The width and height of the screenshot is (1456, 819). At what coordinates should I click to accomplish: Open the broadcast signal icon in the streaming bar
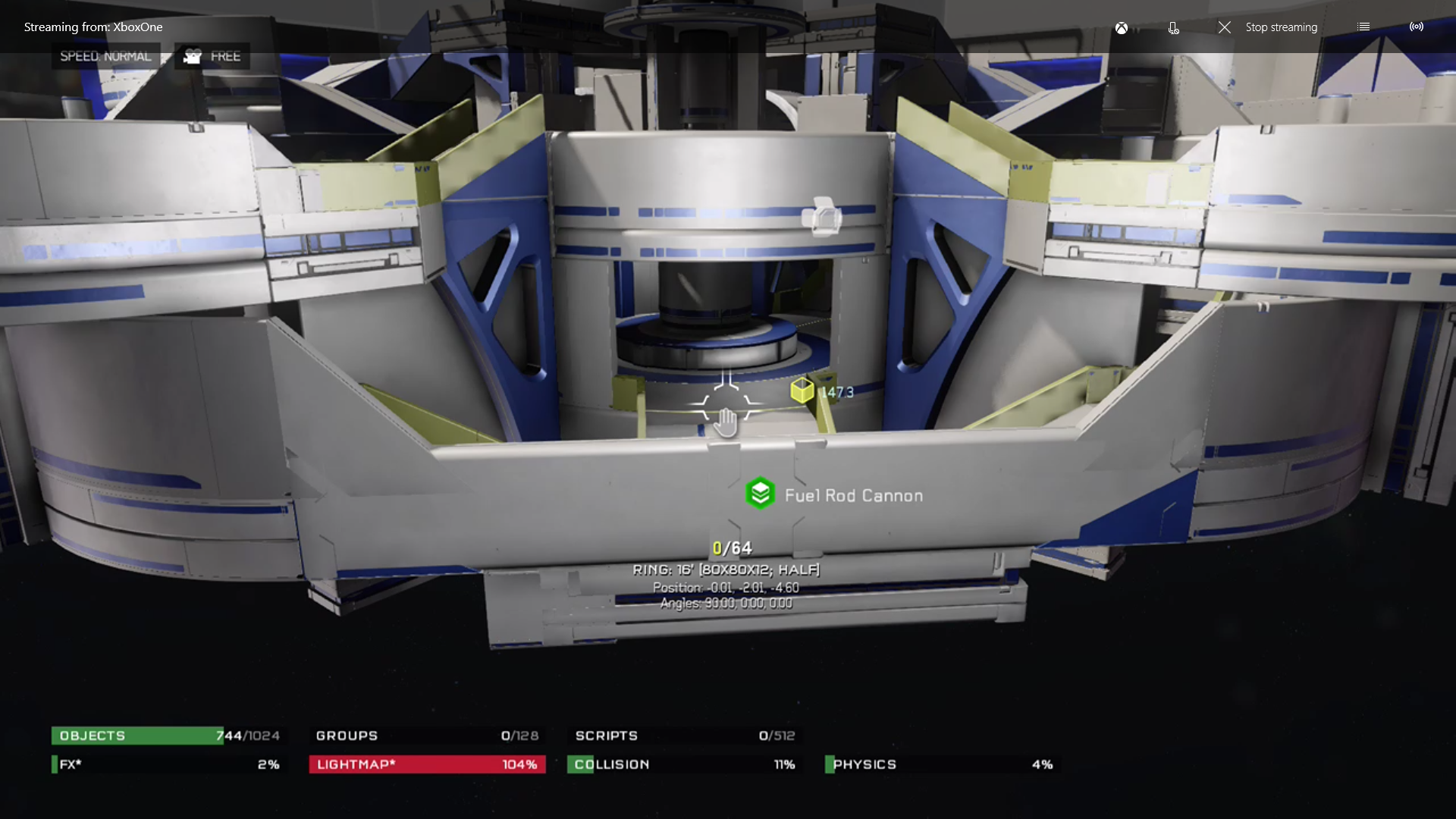coord(1416,27)
